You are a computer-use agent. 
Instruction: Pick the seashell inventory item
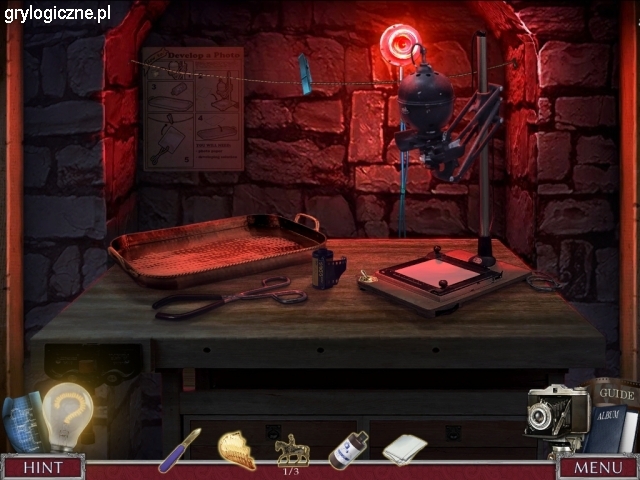236,449
